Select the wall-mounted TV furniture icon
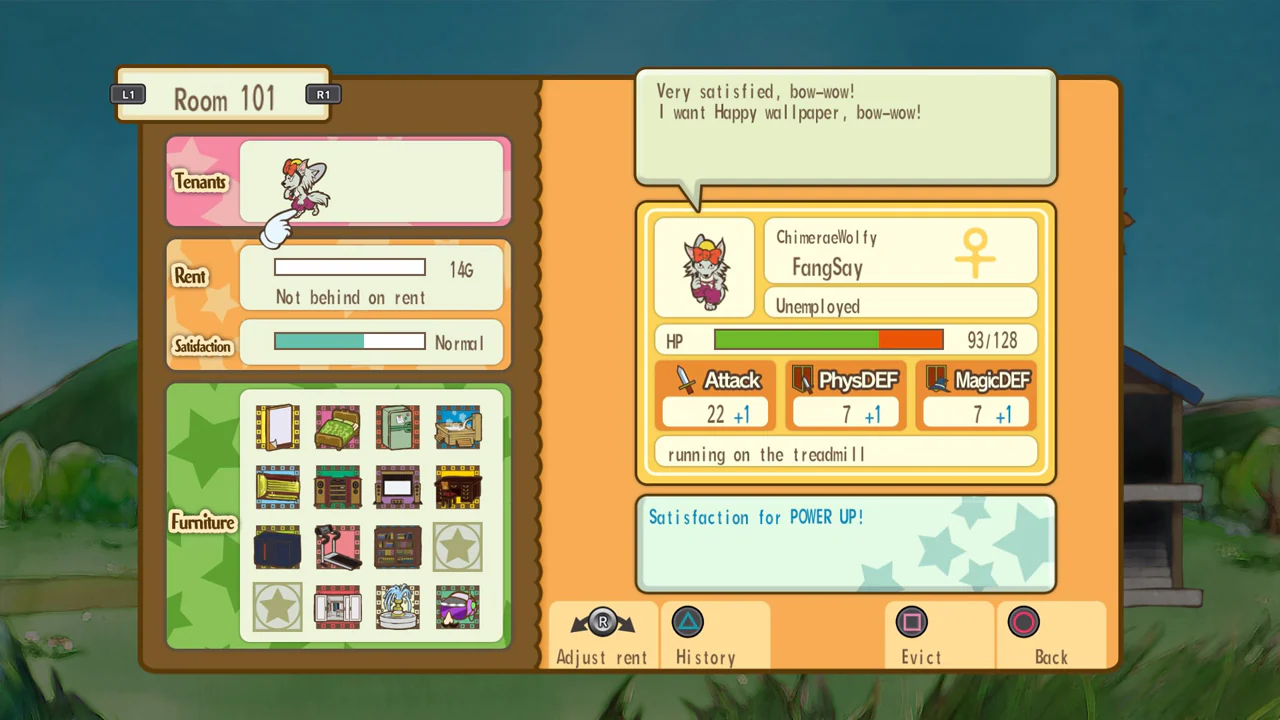The image size is (1280, 720). click(397, 487)
